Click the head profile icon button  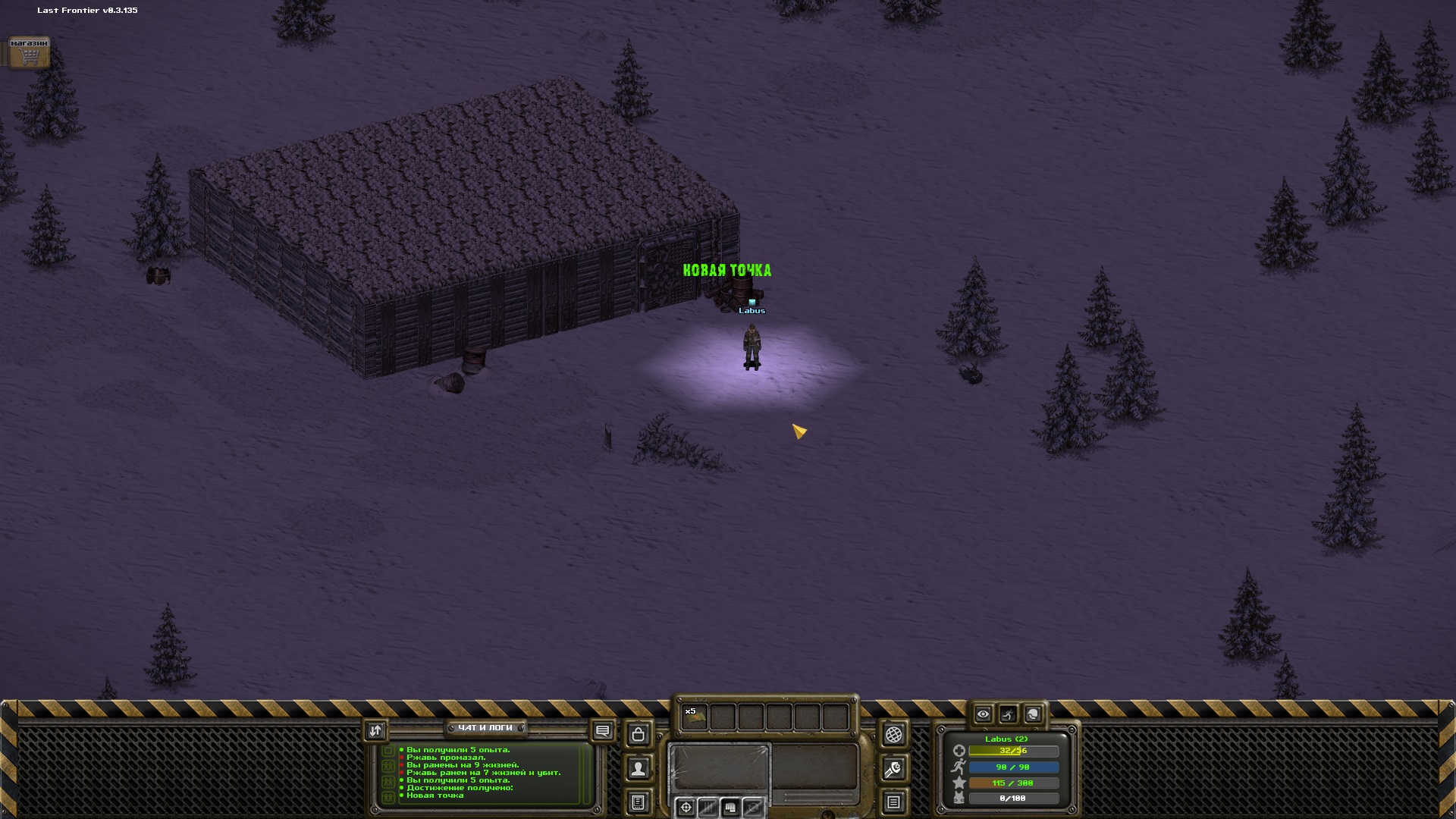tap(1033, 714)
